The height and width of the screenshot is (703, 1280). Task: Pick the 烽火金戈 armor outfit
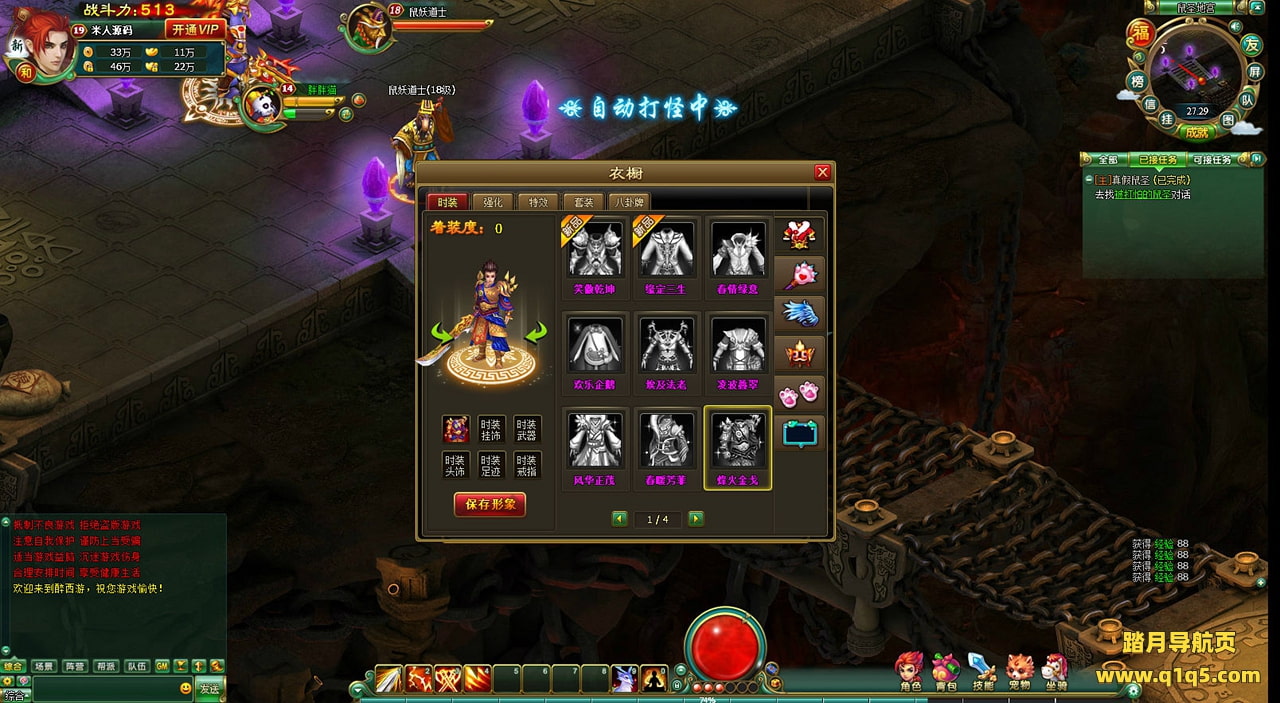click(738, 440)
